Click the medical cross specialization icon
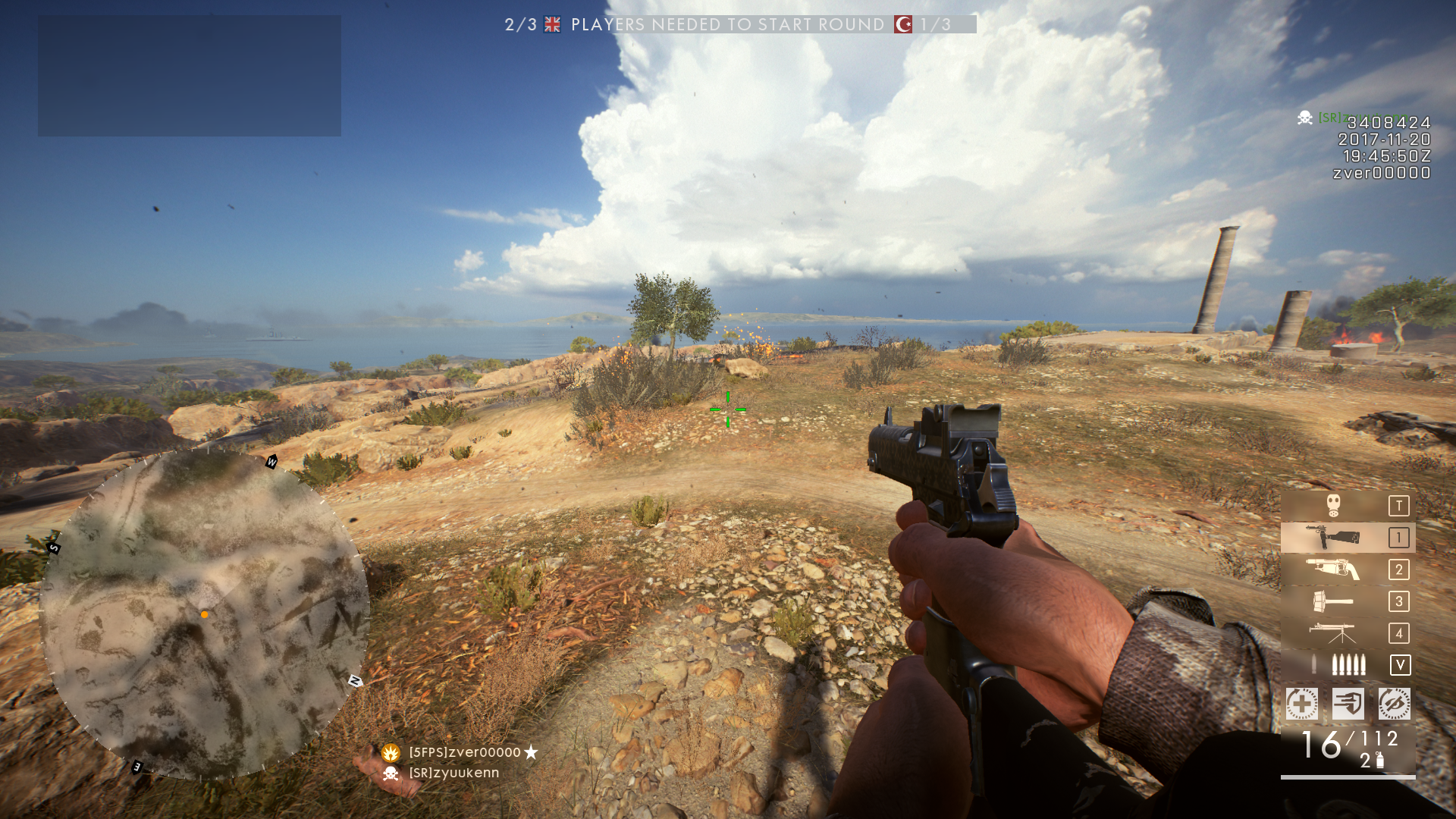Image resolution: width=1456 pixels, height=819 pixels. coord(1301,704)
